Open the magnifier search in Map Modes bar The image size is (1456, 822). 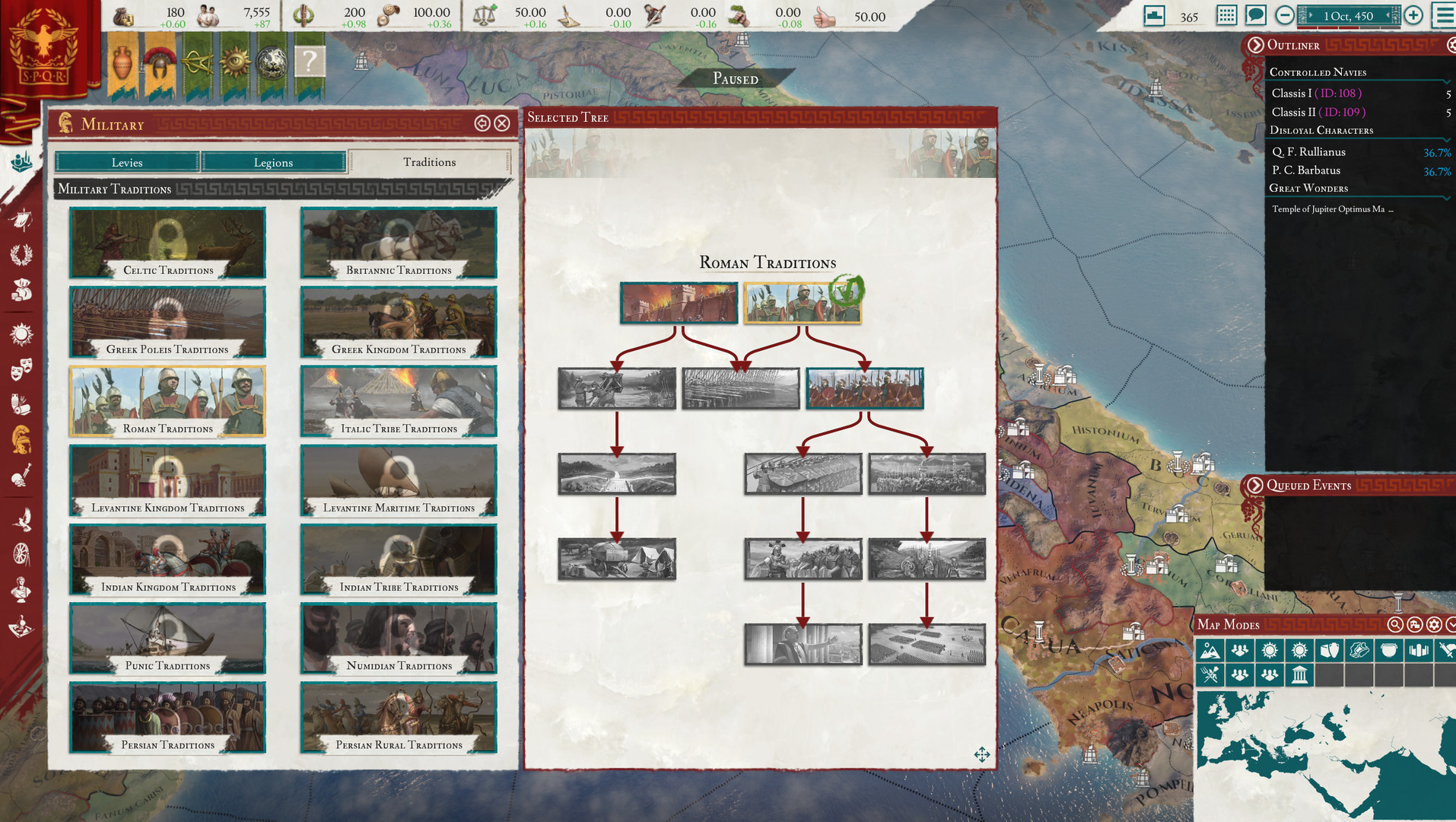1394,625
